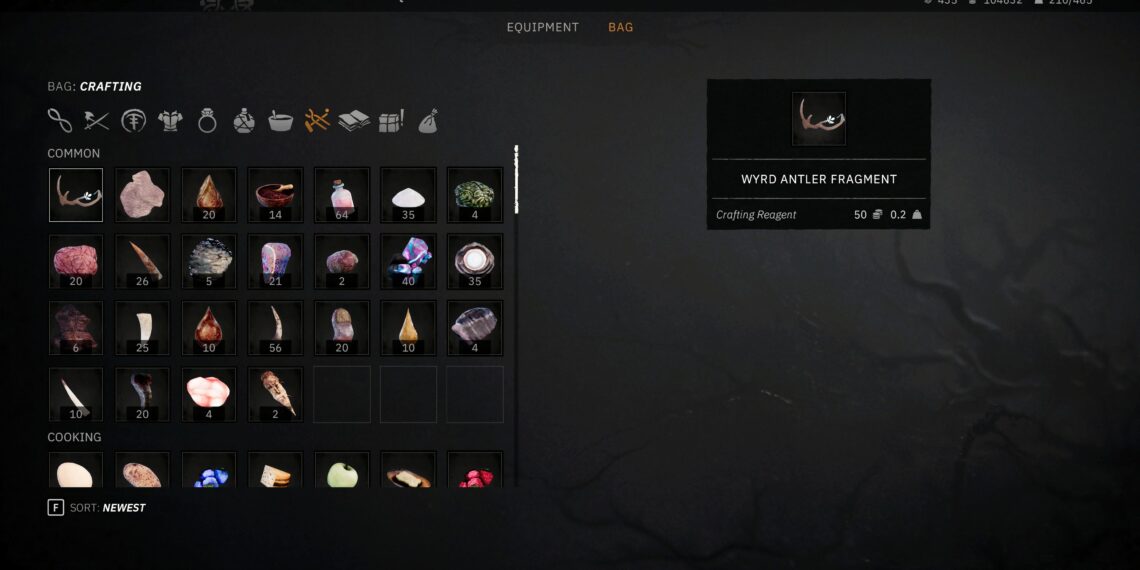Image resolution: width=1140 pixels, height=570 pixels.
Task: Show all items with the infinity filter
Action: click(x=60, y=121)
